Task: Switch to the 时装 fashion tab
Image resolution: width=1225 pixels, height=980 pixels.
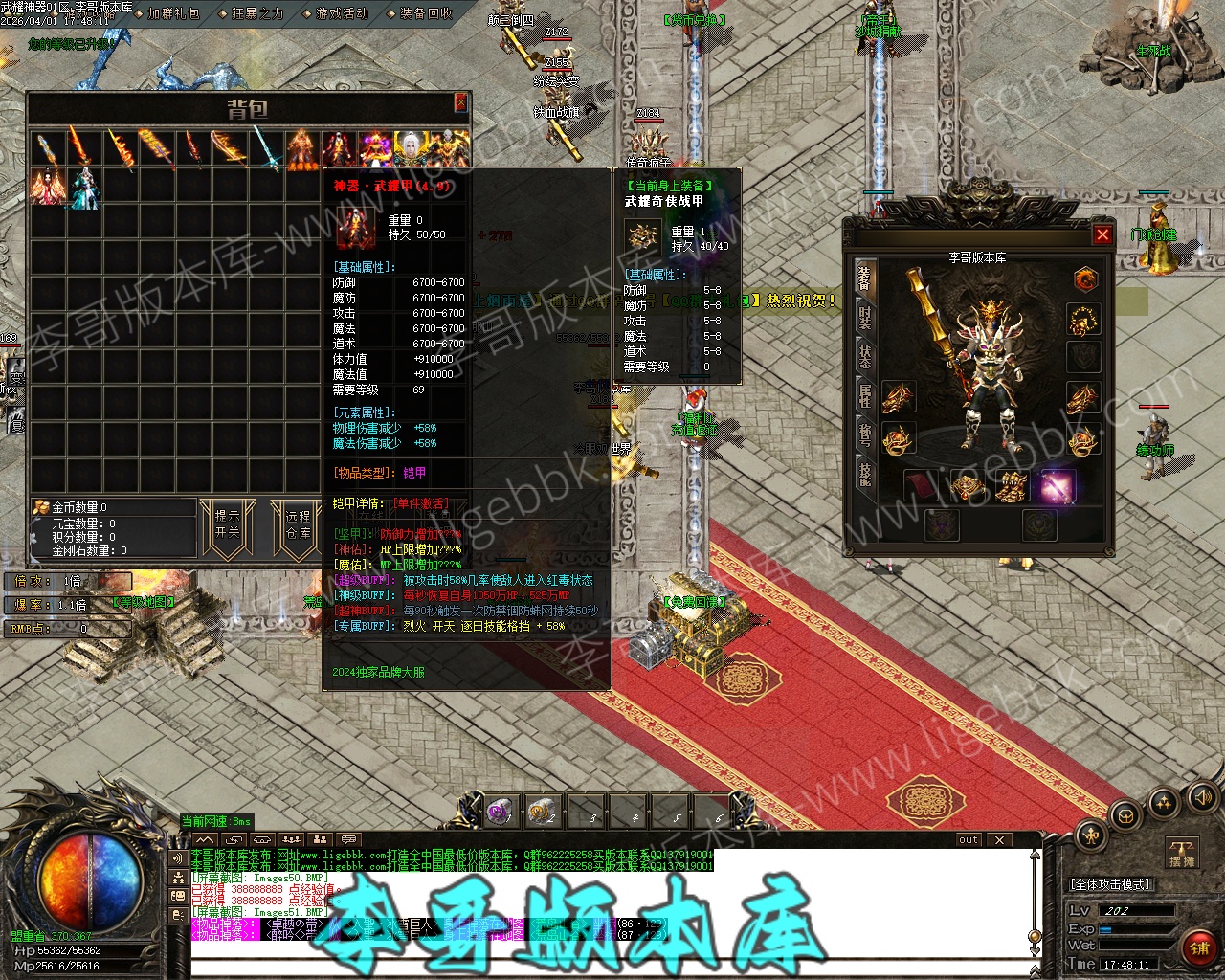Action: (x=864, y=317)
